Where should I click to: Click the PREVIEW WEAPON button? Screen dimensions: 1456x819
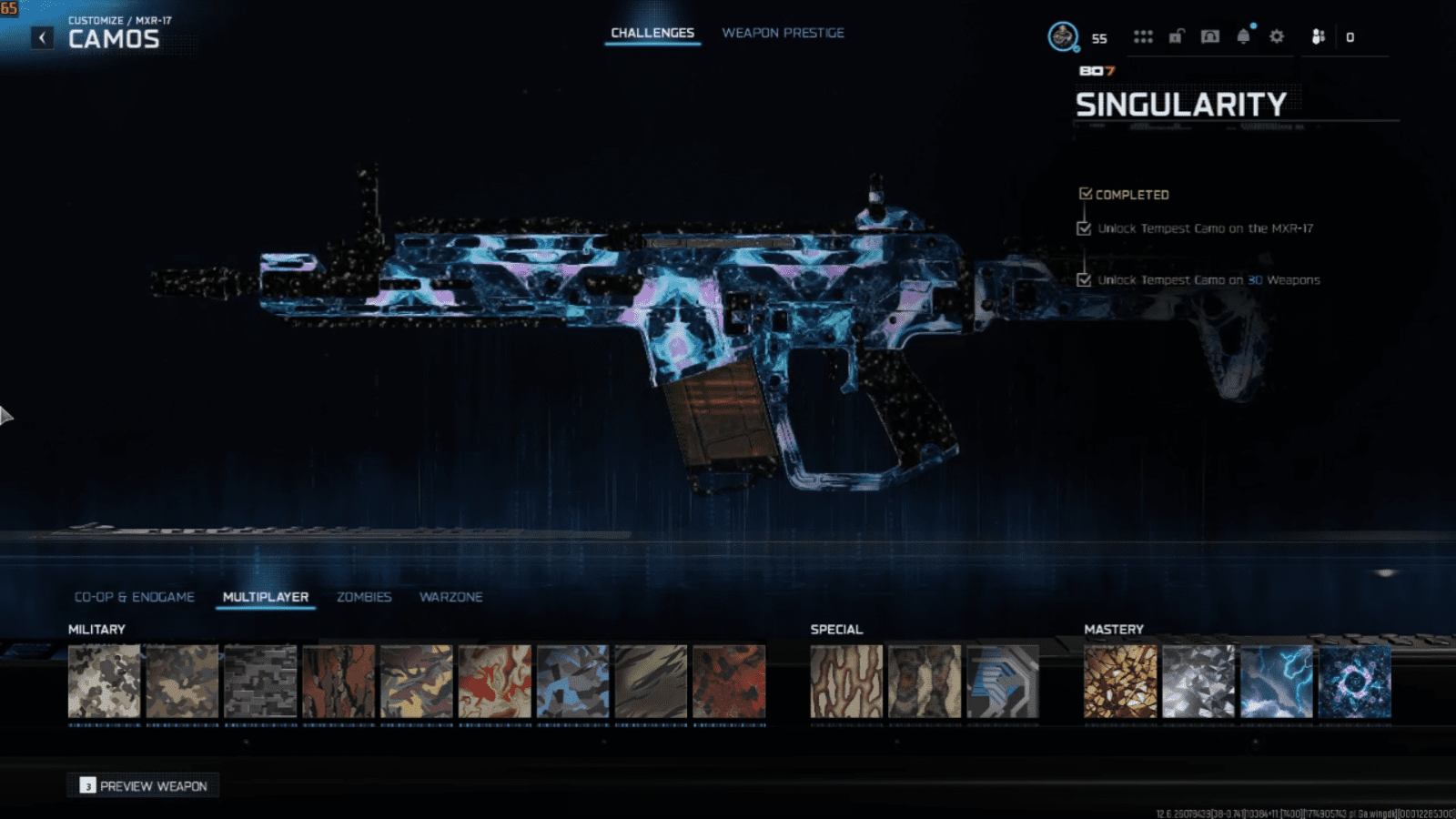click(143, 785)
